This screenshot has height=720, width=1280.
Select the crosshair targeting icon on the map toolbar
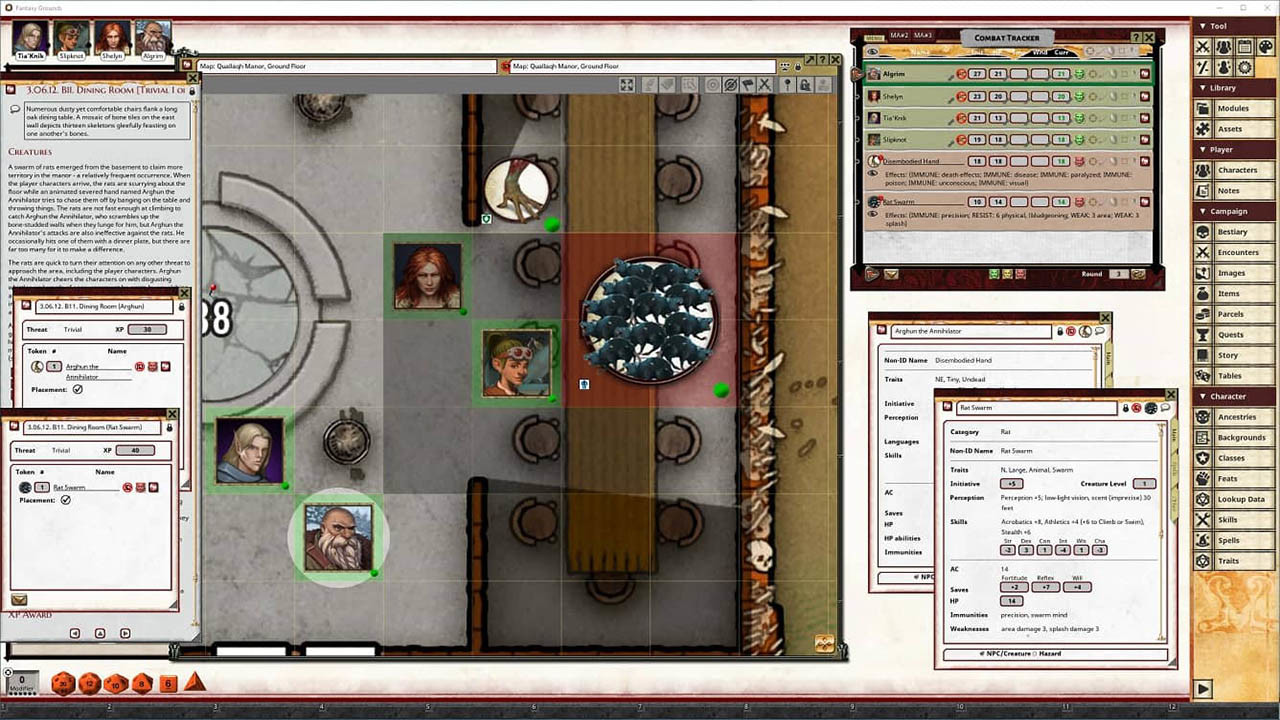pyautogui.click(x=711, y=85)
